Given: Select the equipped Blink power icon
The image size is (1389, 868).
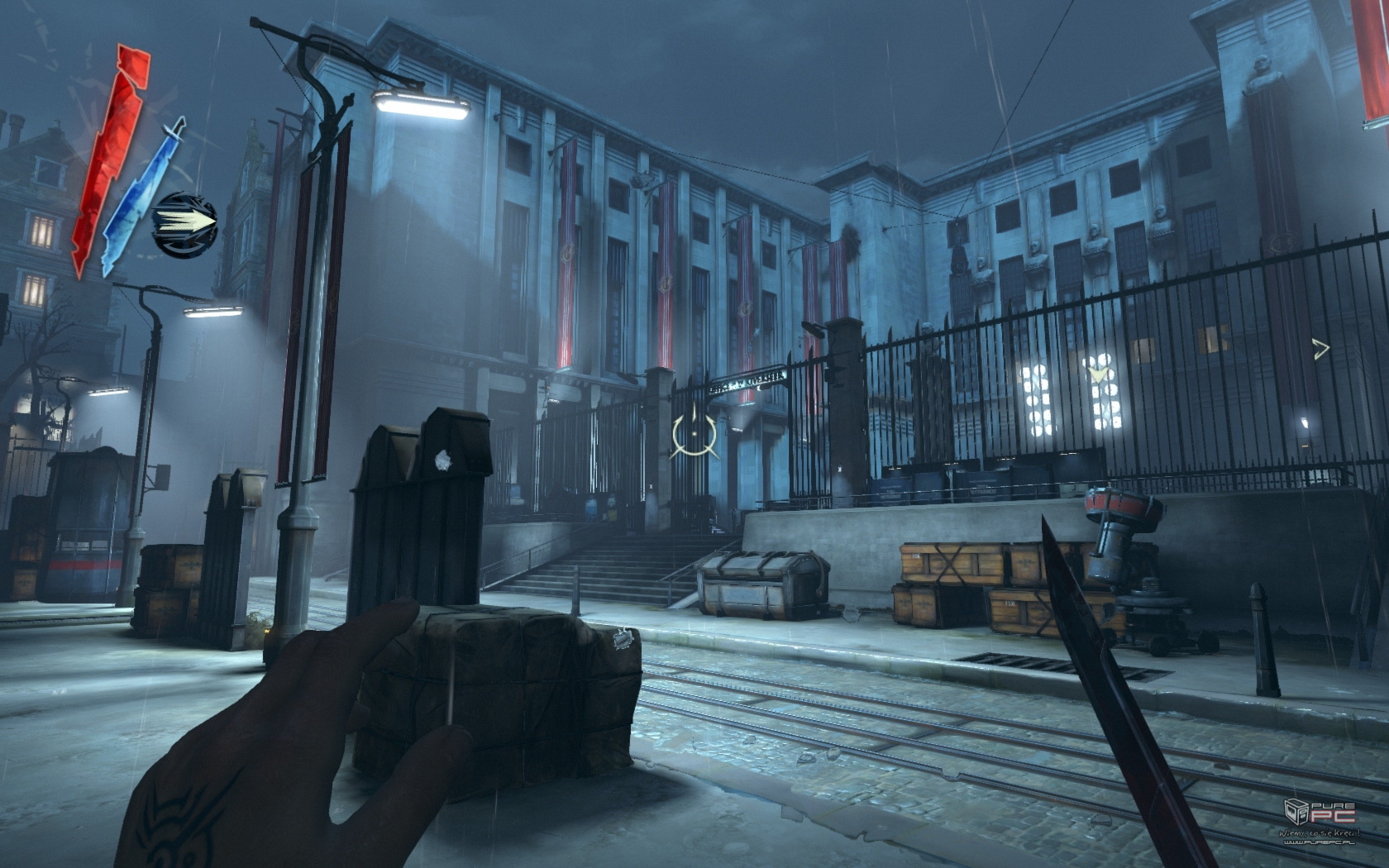Looking at the screenshot, I should pyautogui.click(x=185, y=221).
